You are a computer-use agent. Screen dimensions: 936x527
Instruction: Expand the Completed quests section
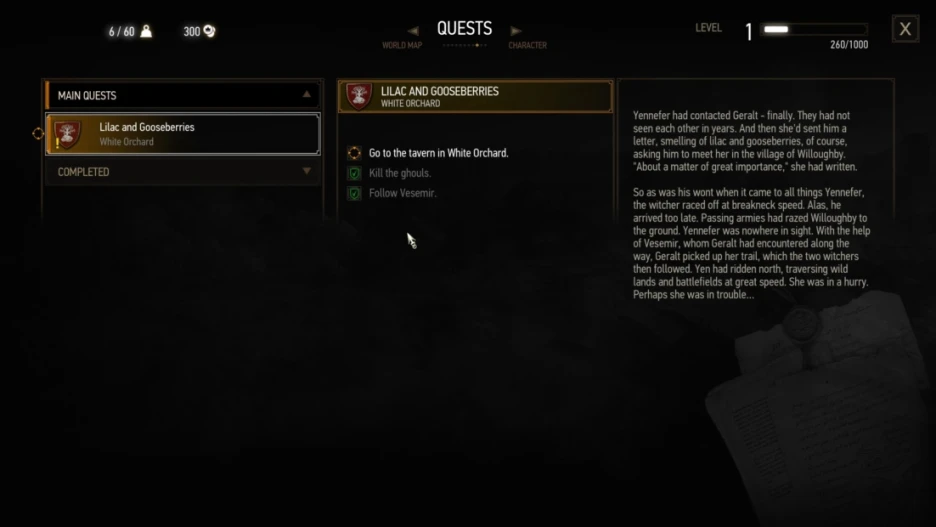click(x=306, y=172)
